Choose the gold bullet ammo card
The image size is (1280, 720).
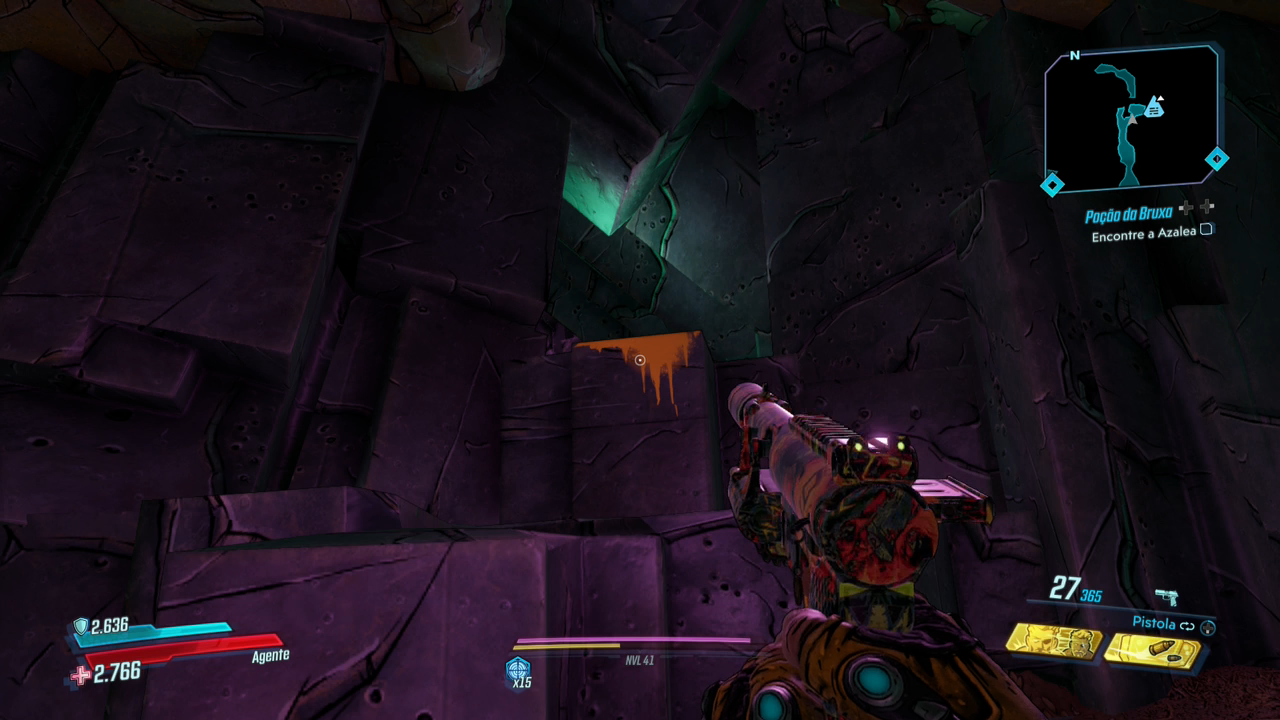coord(1153,651)
